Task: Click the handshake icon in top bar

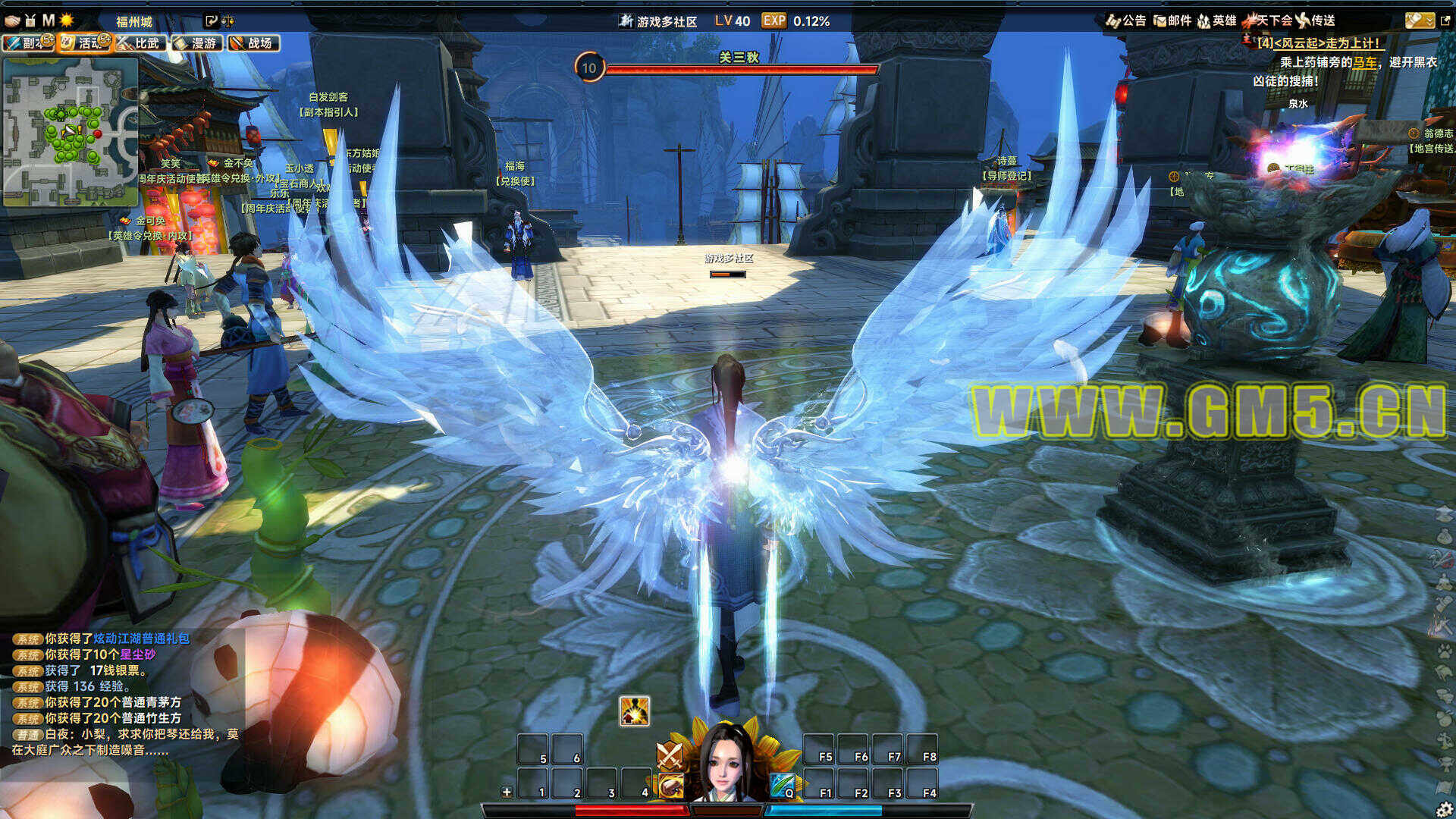Action: click(12, 20)
